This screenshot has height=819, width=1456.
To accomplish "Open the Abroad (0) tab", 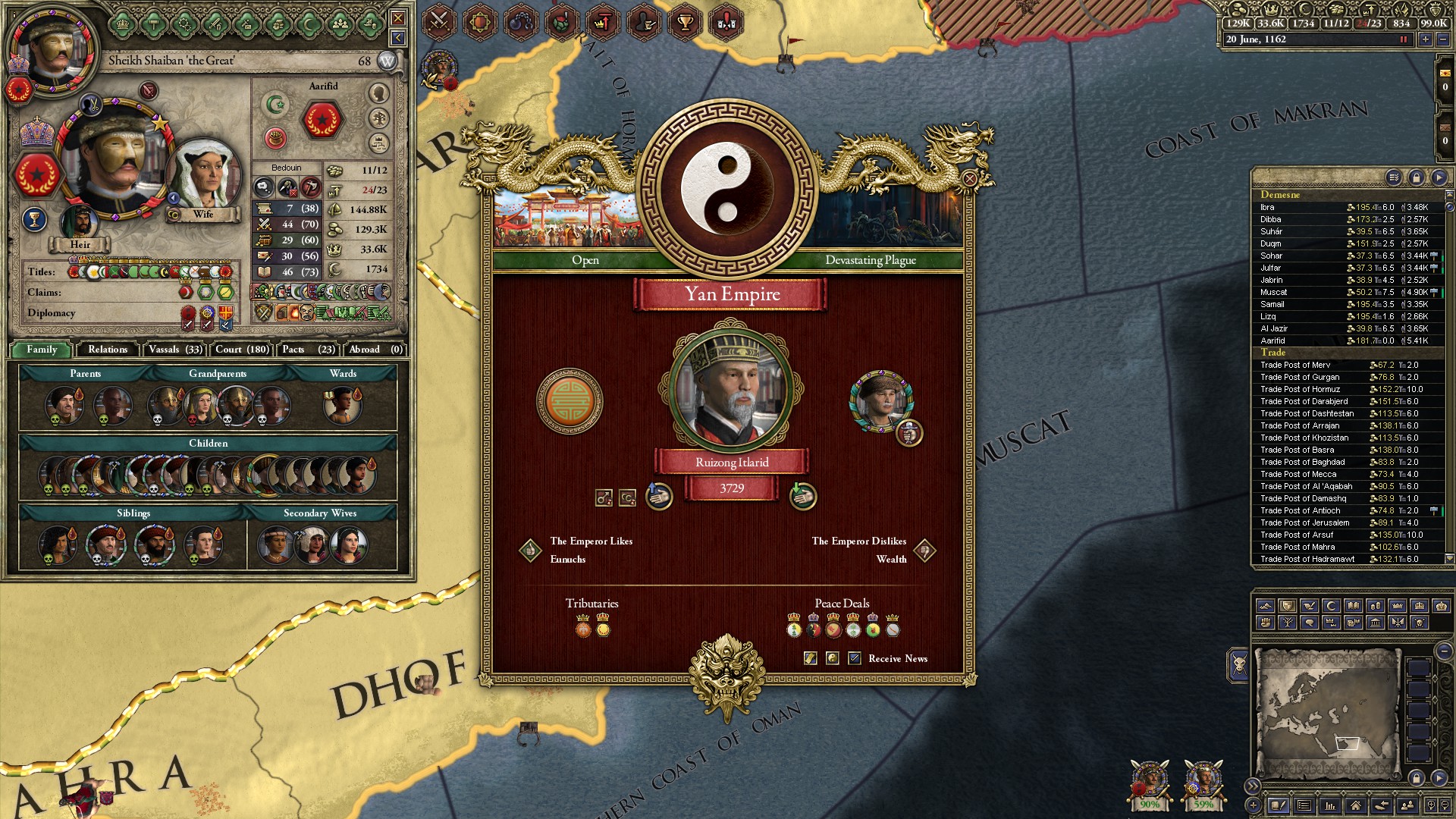I will coord(375,350).
